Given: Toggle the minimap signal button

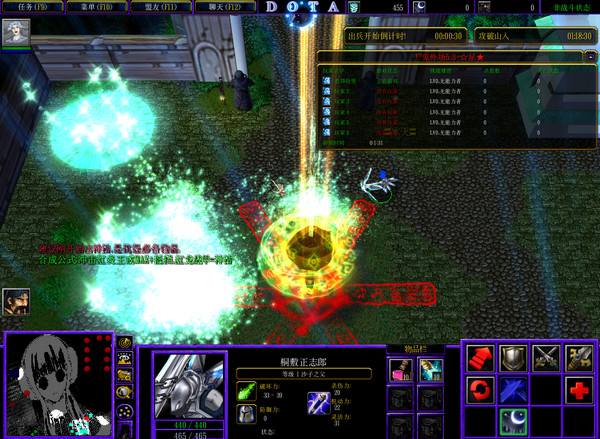Looking at the screenshot, I should click(x=125, y=343).
